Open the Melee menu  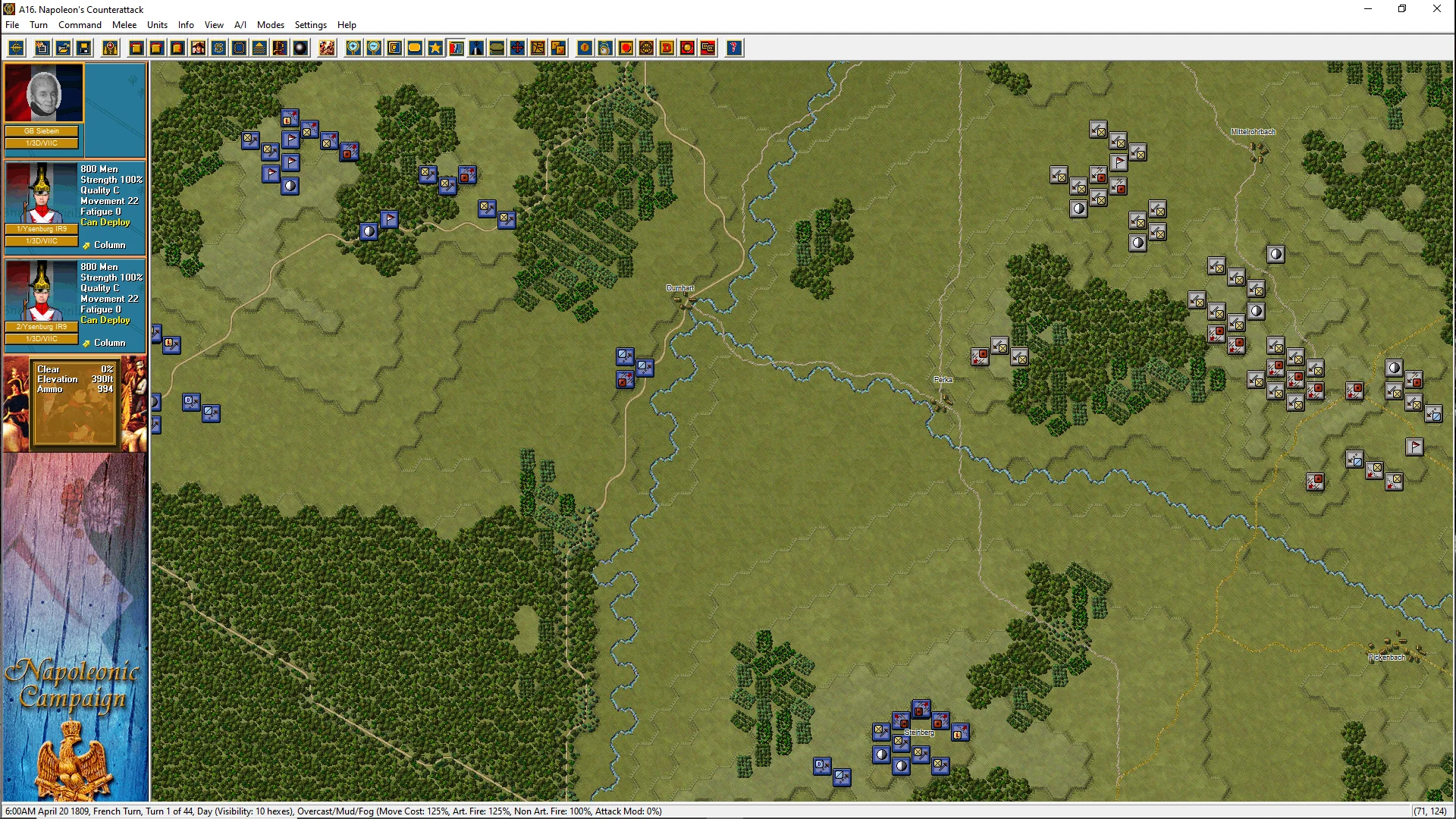(x=124, y=25)
